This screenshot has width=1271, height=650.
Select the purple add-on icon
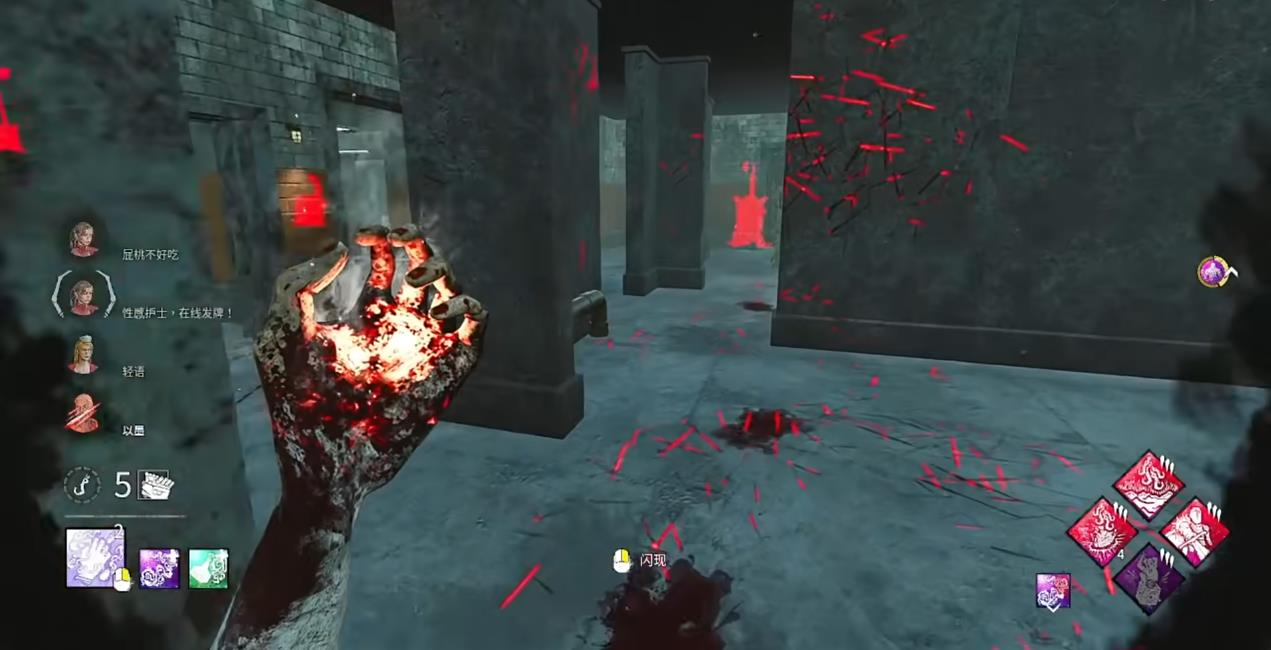click(x=159, y=568)
